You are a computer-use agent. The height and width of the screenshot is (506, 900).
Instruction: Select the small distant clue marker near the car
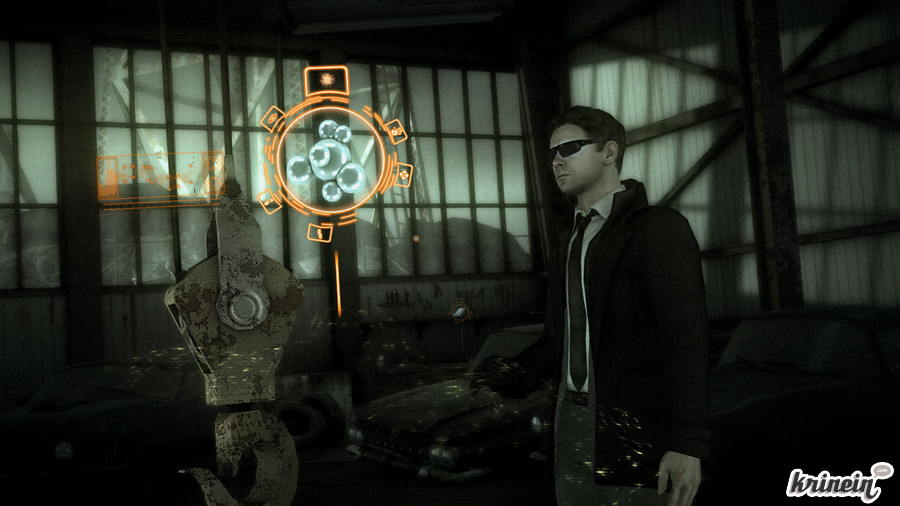(460, 310)
